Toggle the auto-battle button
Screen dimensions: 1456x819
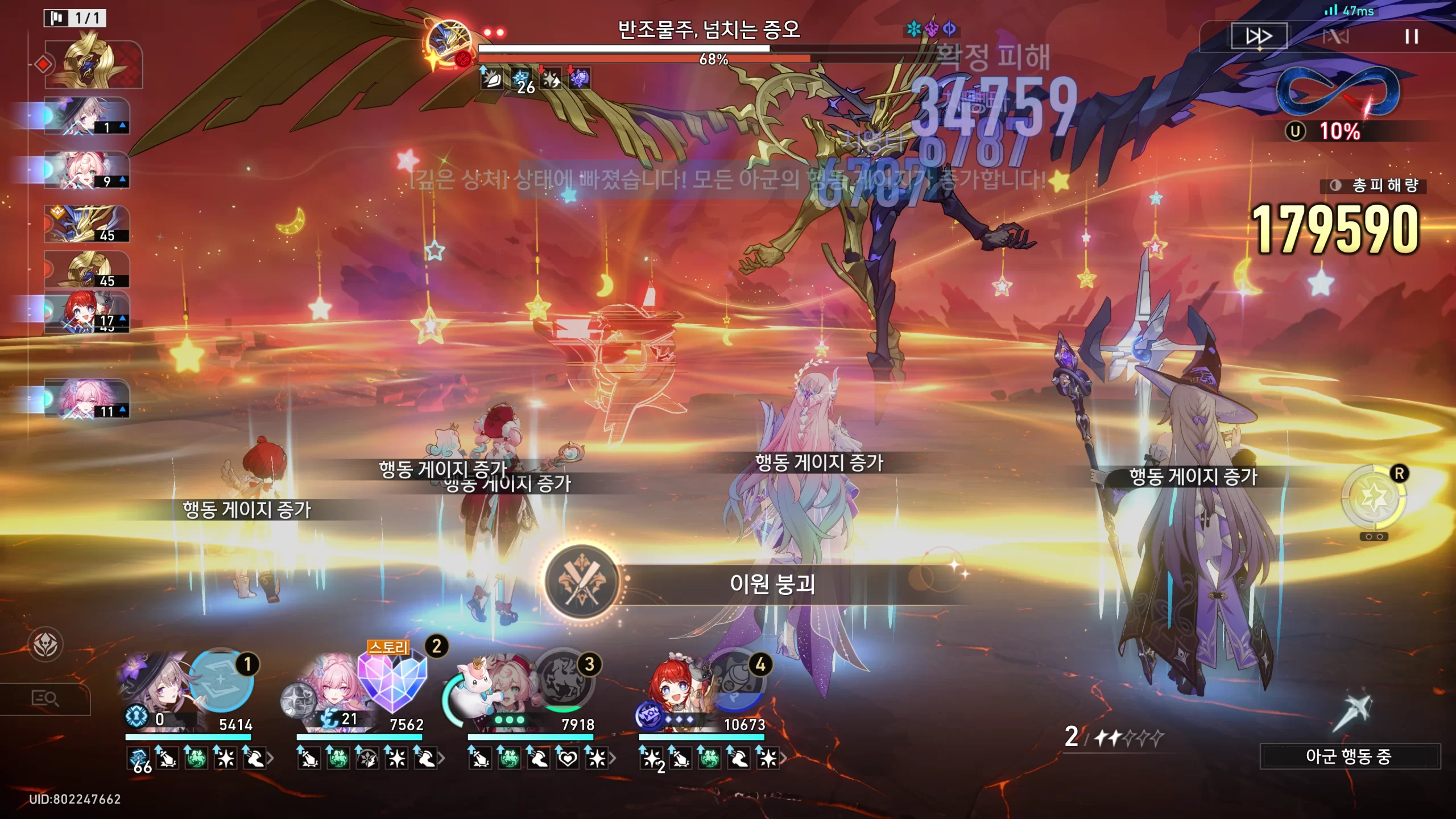point(1335,37)
